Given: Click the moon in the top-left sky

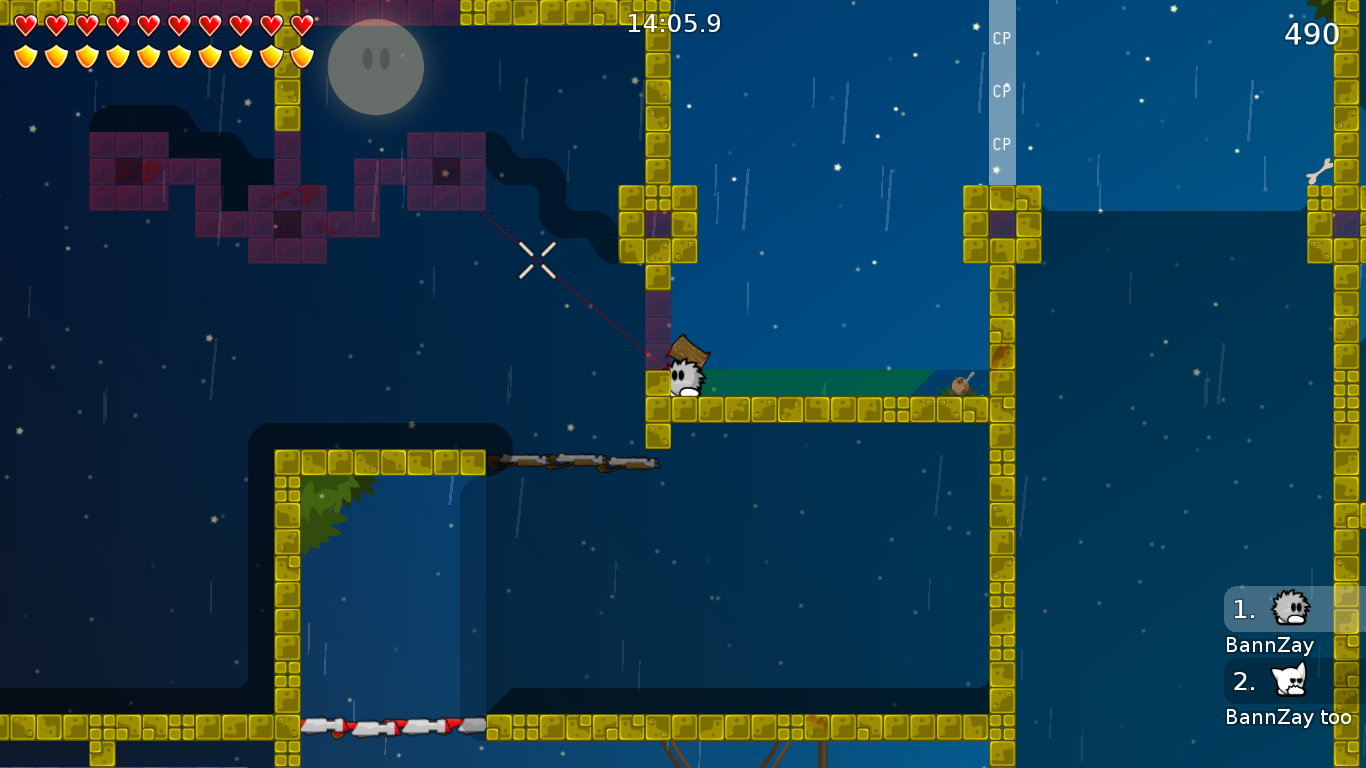Looking at the screenshot, I should (x=375, y=66).
